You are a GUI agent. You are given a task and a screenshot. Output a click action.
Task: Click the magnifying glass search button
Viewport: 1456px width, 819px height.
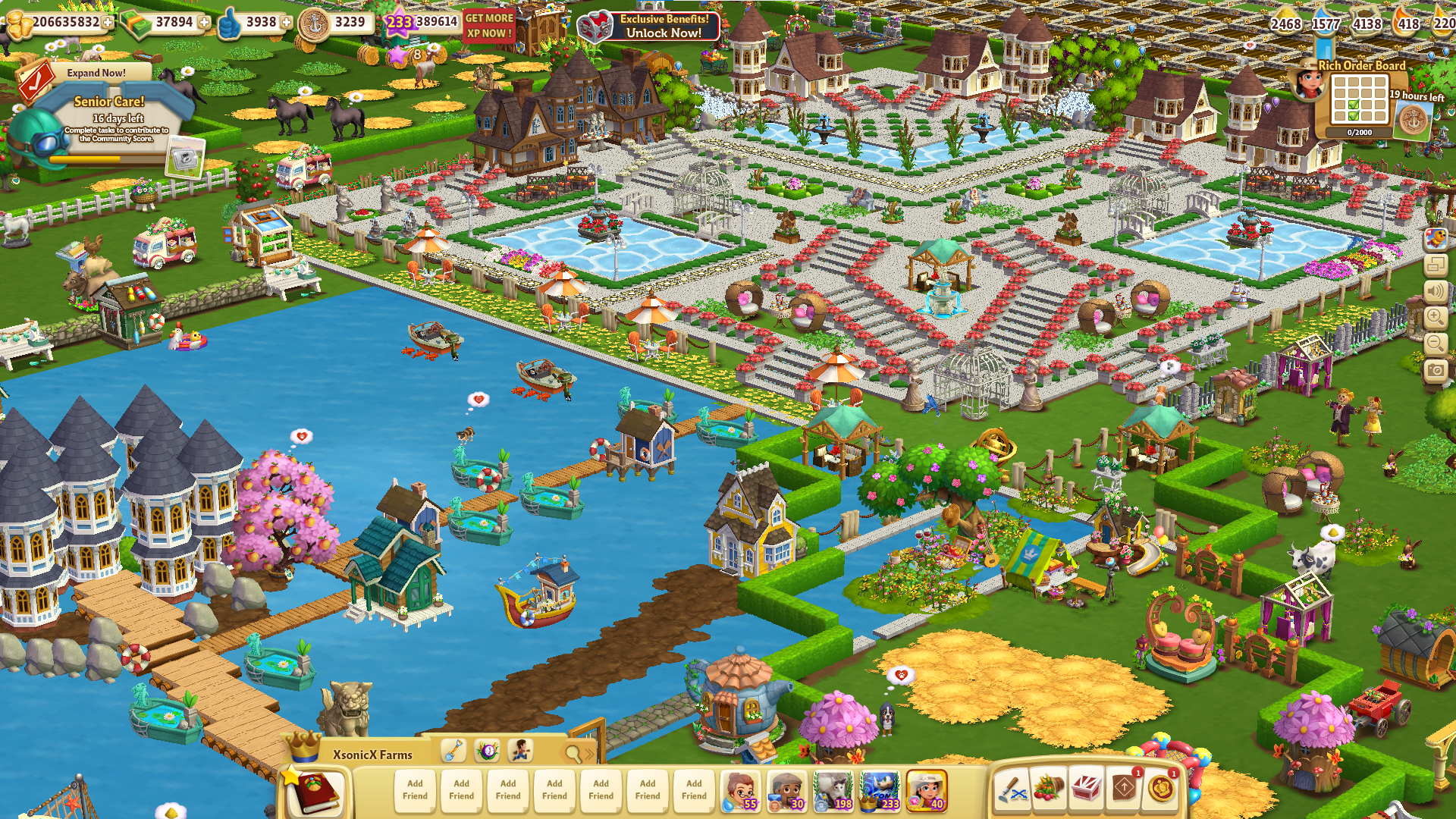pos(574,752)
